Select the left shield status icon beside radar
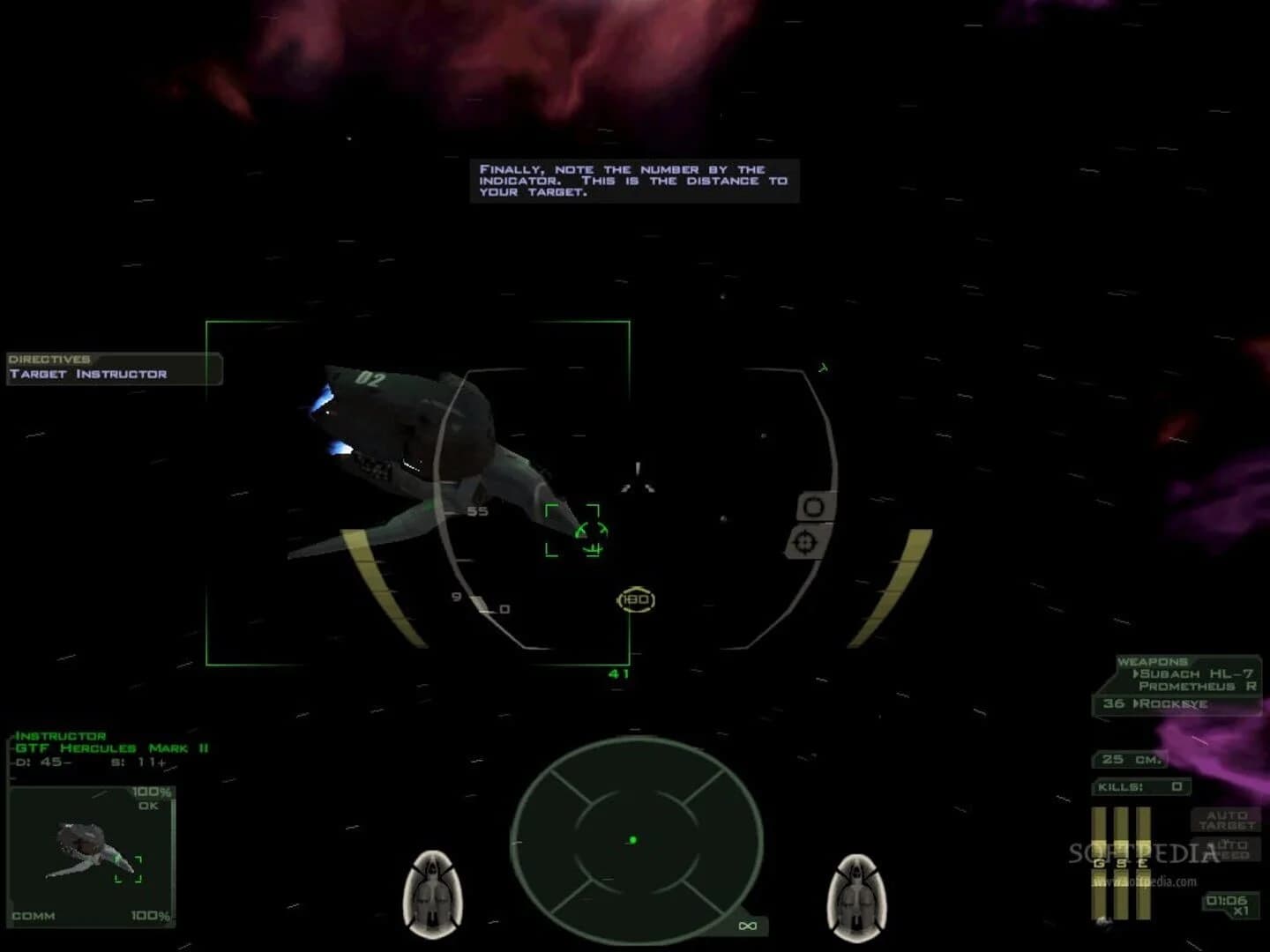Viewport: 1270px width, 952px height. pos(431,889)
